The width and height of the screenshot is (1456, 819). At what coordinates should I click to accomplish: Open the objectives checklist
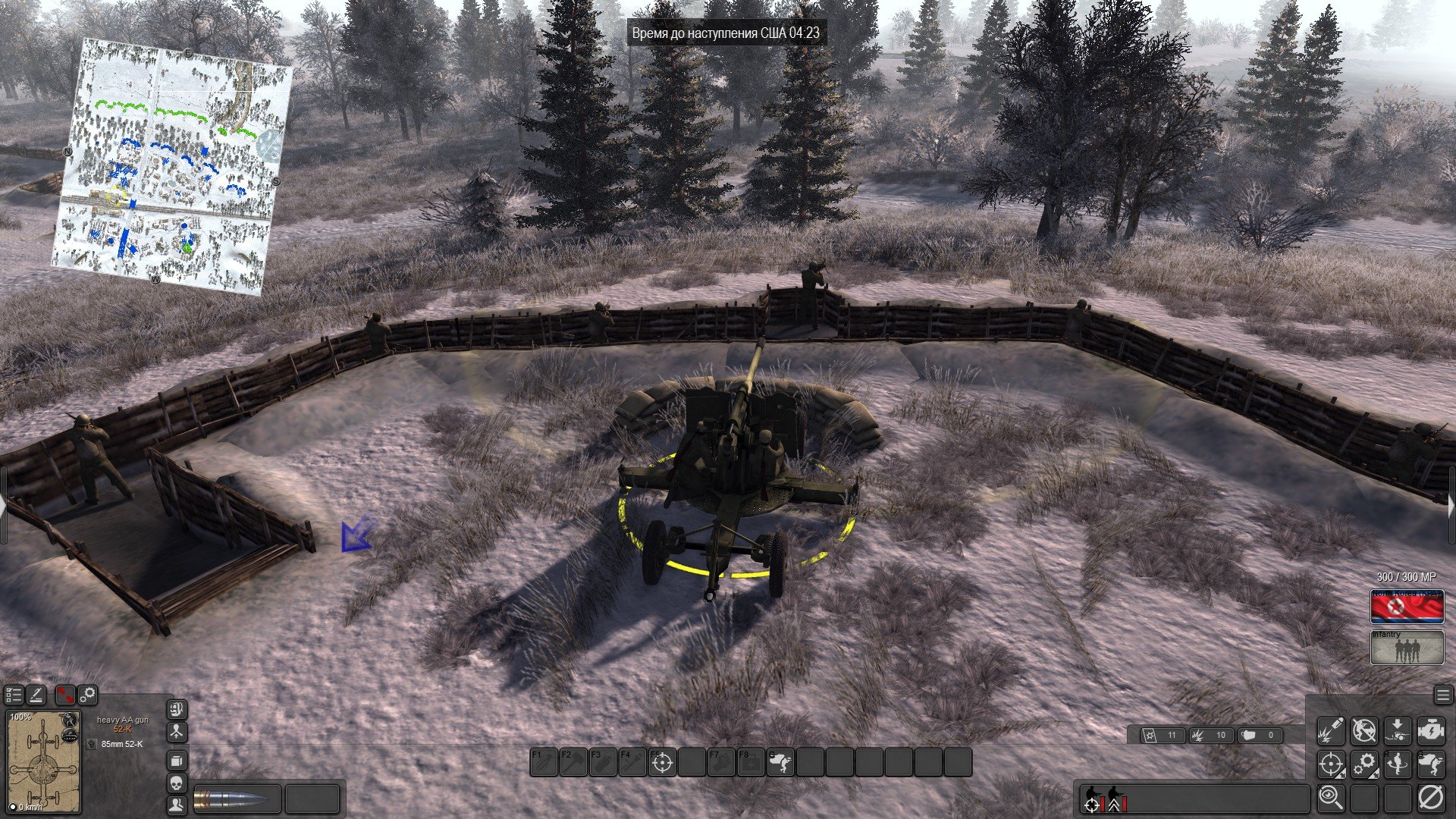pyautogui.click(x=14, y=695)
